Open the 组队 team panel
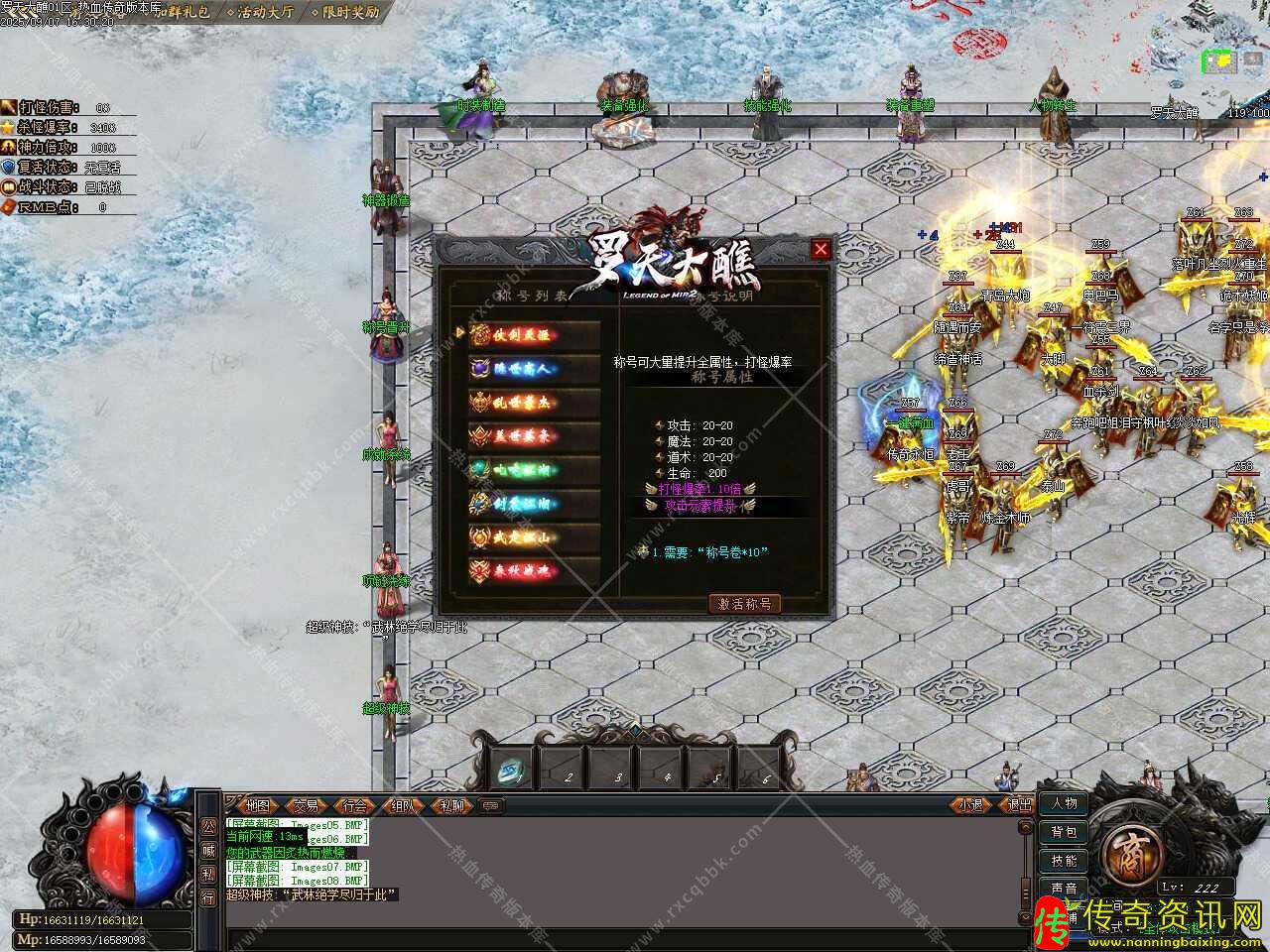The height and width of the screenshot is (952, 1270). (x=403, y=806)
